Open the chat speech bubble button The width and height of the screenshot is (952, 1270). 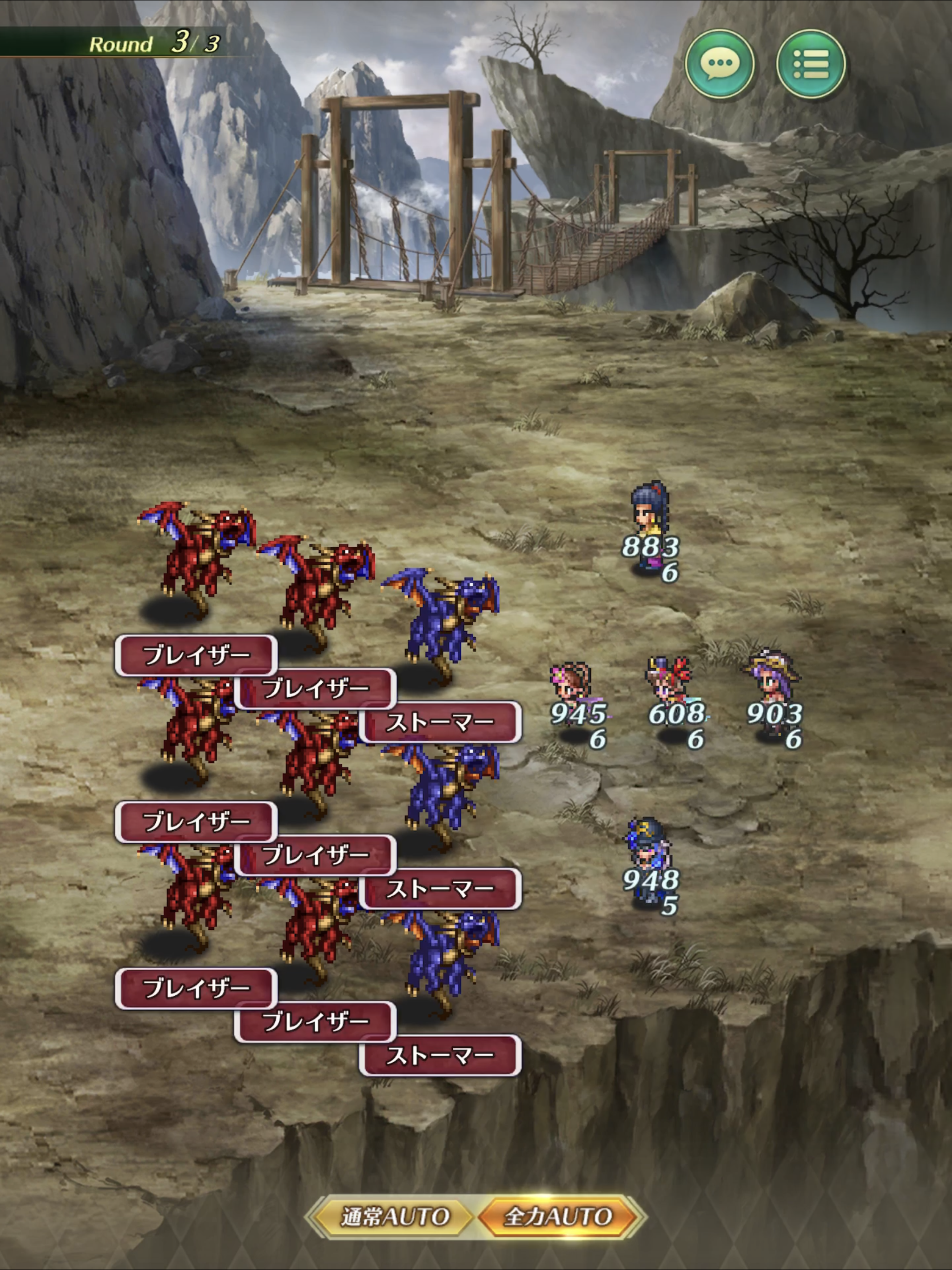tap(720, 63)
